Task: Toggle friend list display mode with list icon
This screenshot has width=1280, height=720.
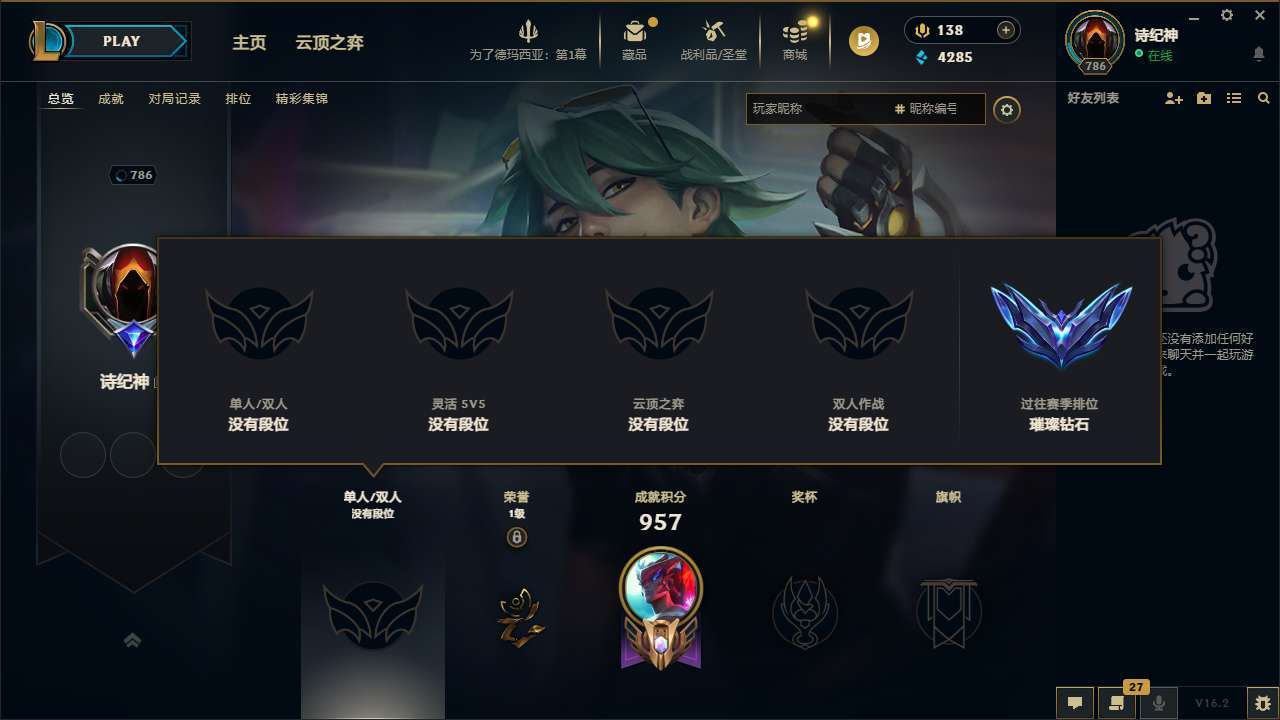Action: [1234, 98]
